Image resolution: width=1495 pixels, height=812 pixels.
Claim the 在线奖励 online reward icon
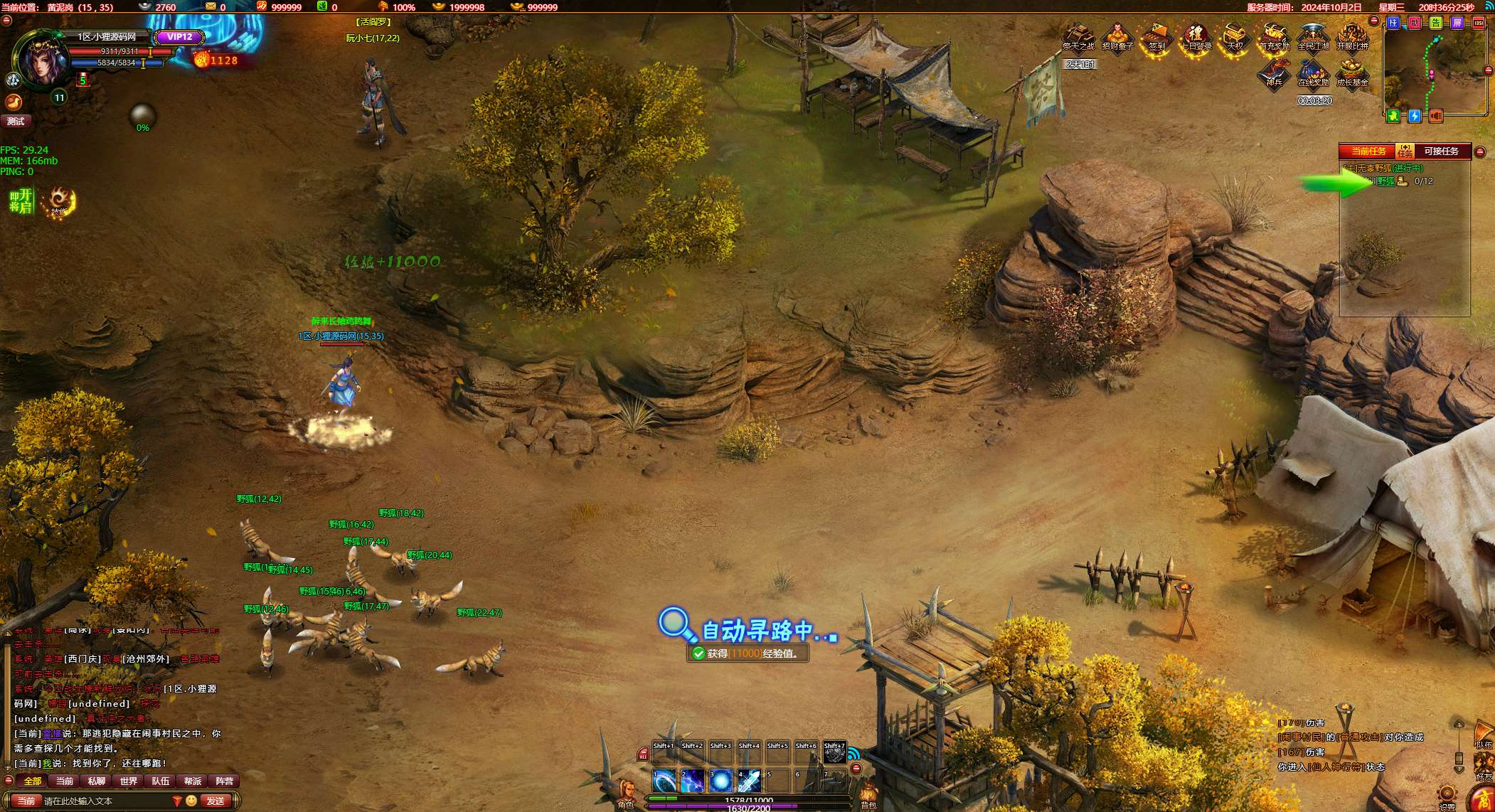(x=1313, y=73)
